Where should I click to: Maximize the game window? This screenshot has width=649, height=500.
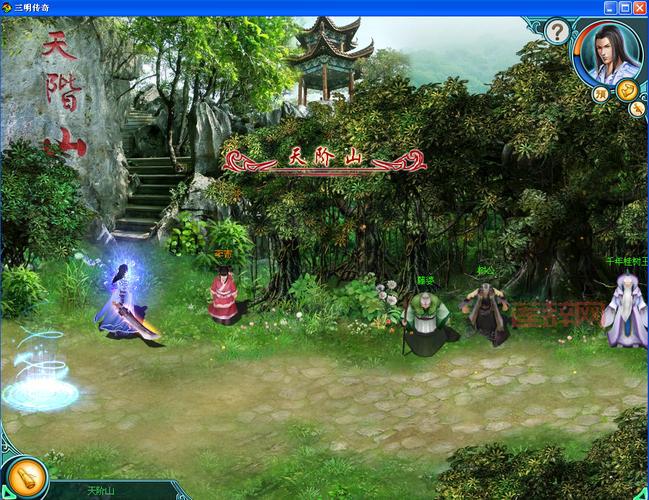624,7
